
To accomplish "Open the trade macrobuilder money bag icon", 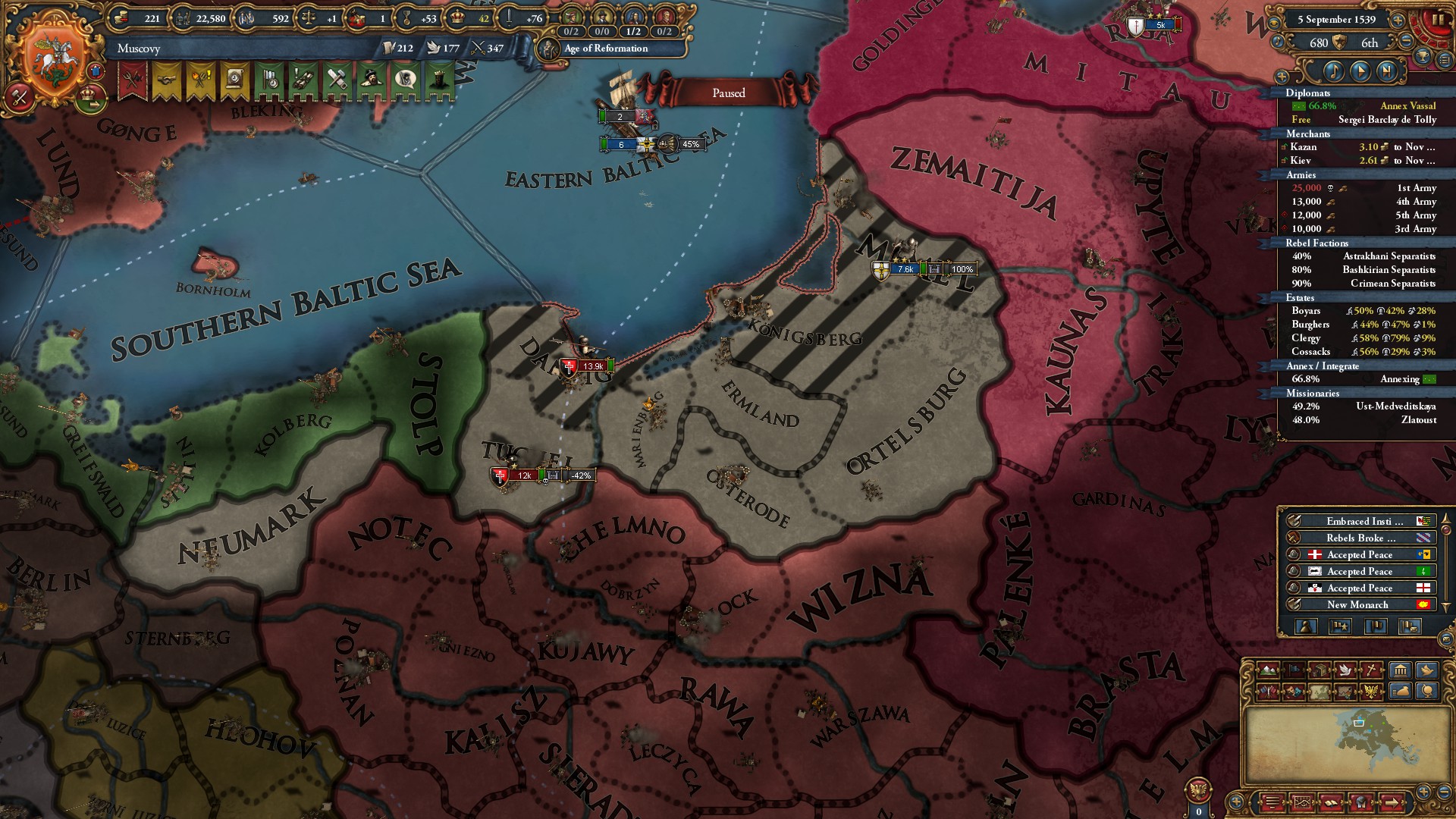I will point(1400,691).
